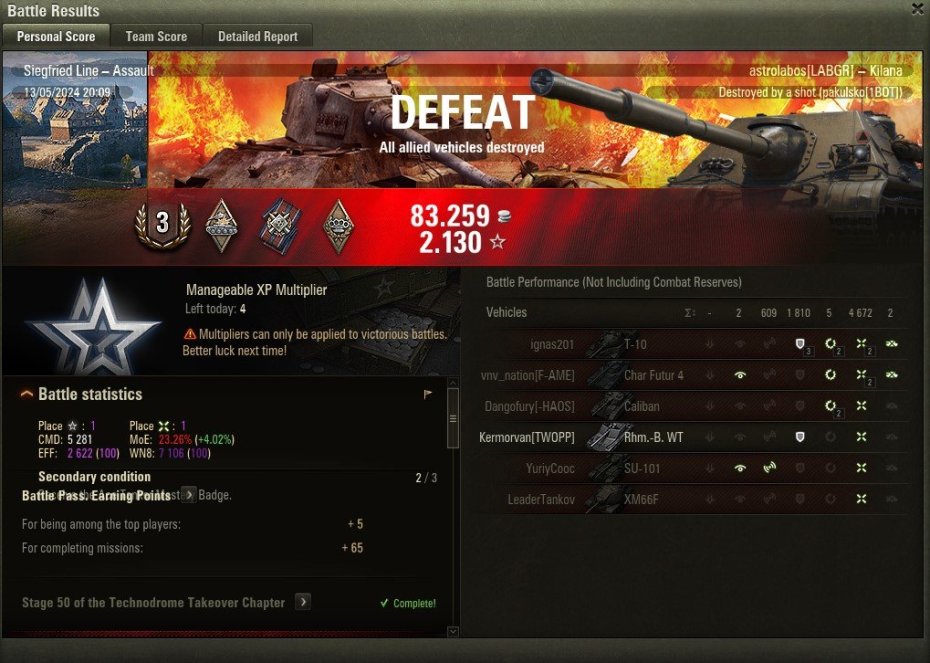Select the Personal Score tab
Screen dimensions: 930x663
56,36
